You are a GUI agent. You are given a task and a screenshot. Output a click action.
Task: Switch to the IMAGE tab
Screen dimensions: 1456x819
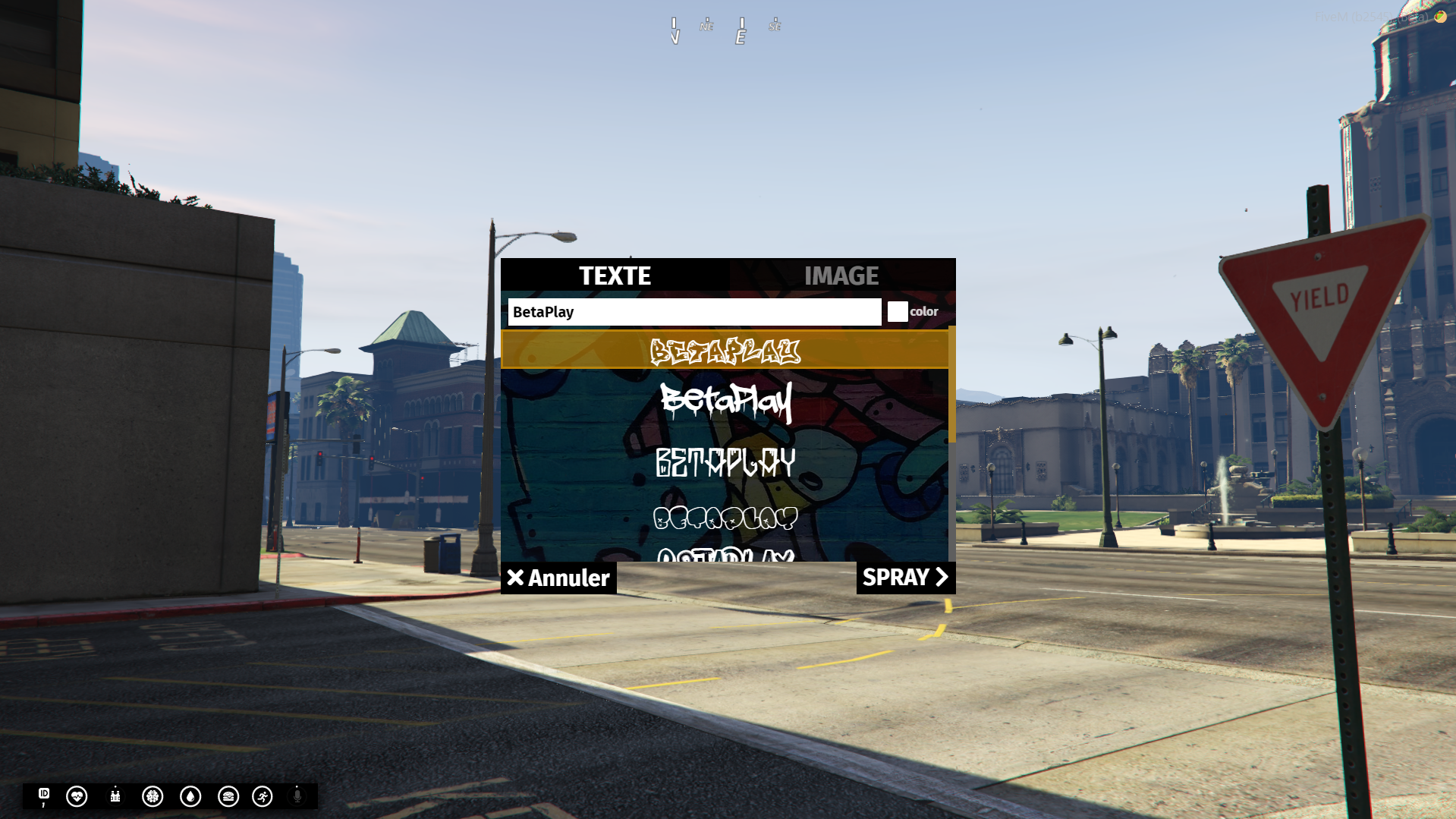pyautogui.click(x=841, y=276)
